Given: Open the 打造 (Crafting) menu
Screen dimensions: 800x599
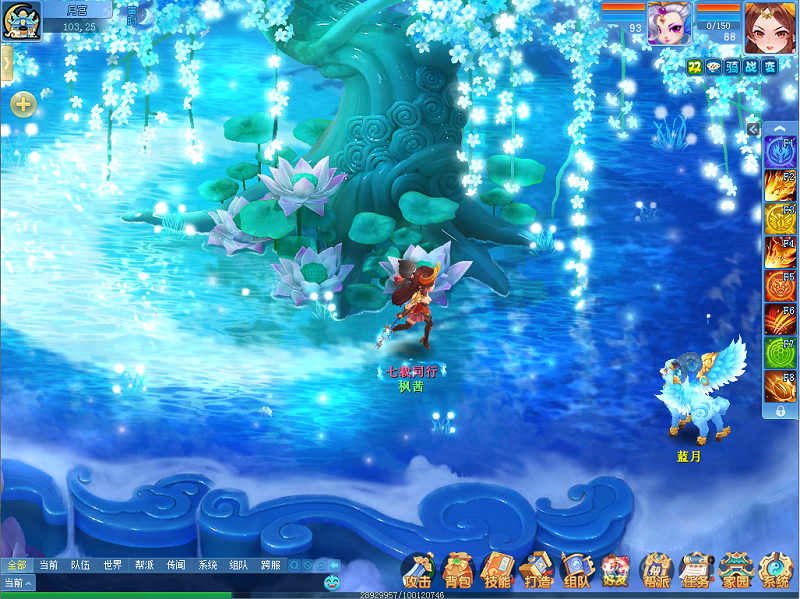Looking at the screenshot, I should (537, 571).
